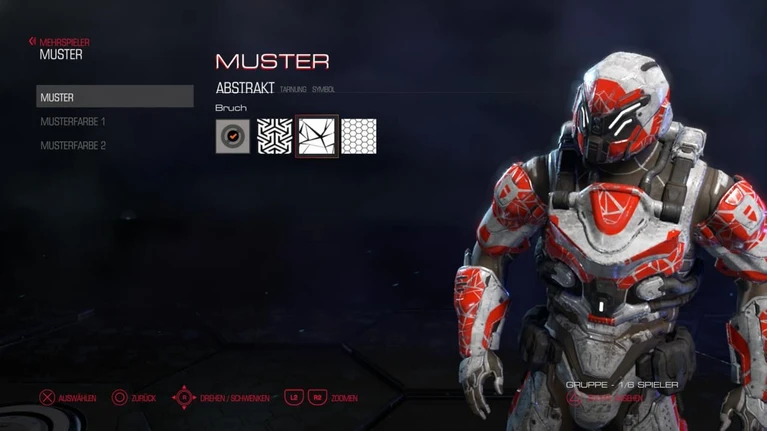This screenshot has height=431, width=767.
Task: Open the Musterfarbe 1 option
Action: tap(73, 121)
